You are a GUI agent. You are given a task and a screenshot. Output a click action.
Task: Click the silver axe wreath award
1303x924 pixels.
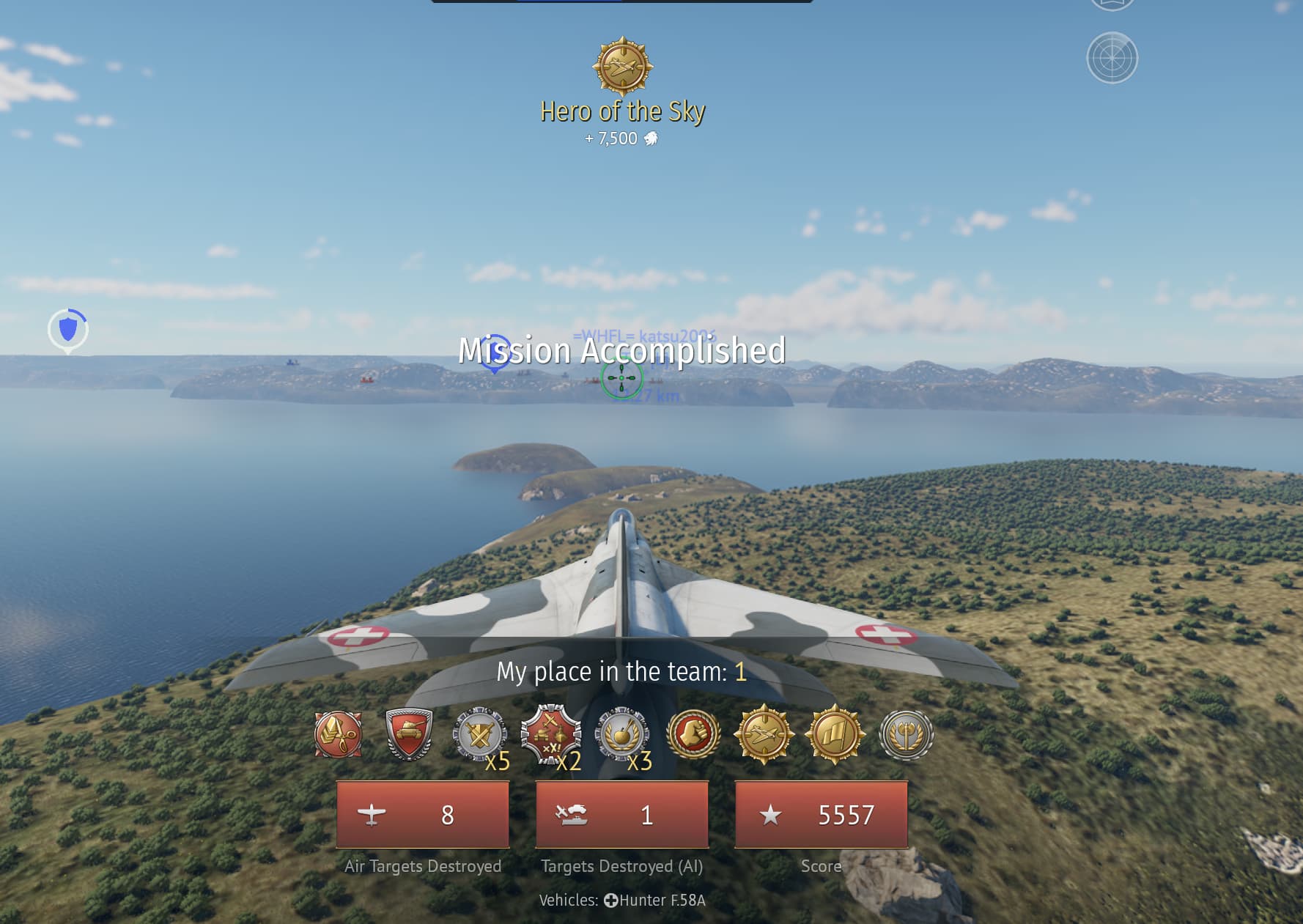[906, 734]
